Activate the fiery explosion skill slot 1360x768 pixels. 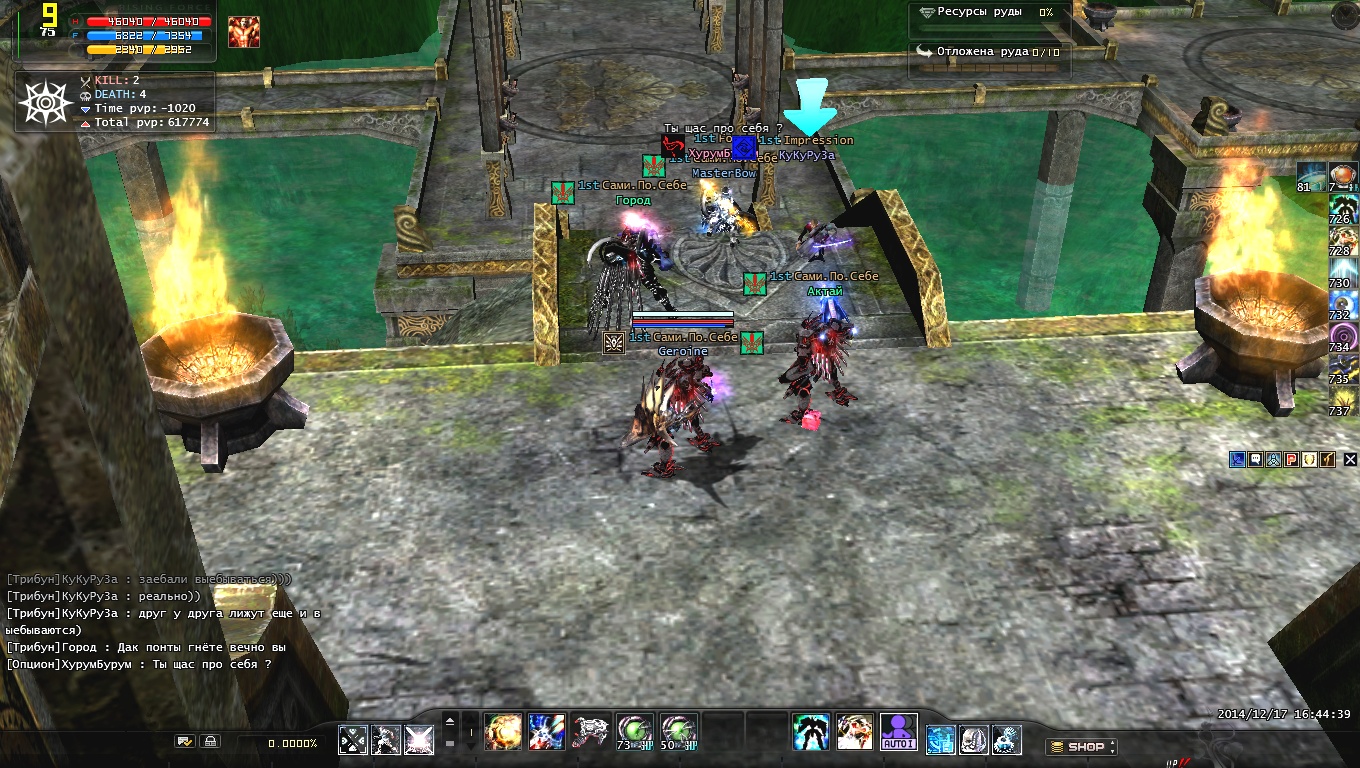pyautogui.click(x=502, y=732)
